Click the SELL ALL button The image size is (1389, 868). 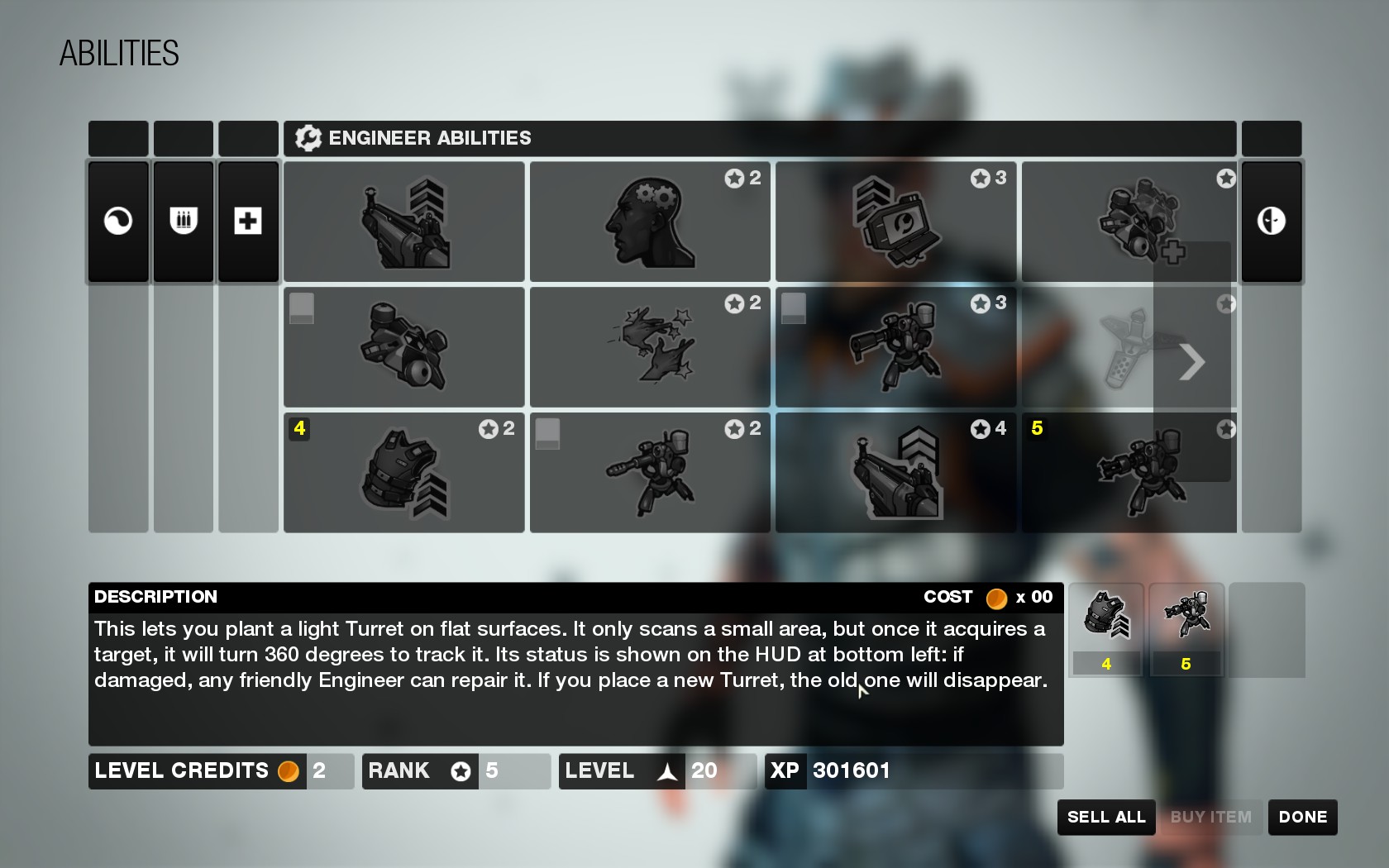(x=1106, y=817)
